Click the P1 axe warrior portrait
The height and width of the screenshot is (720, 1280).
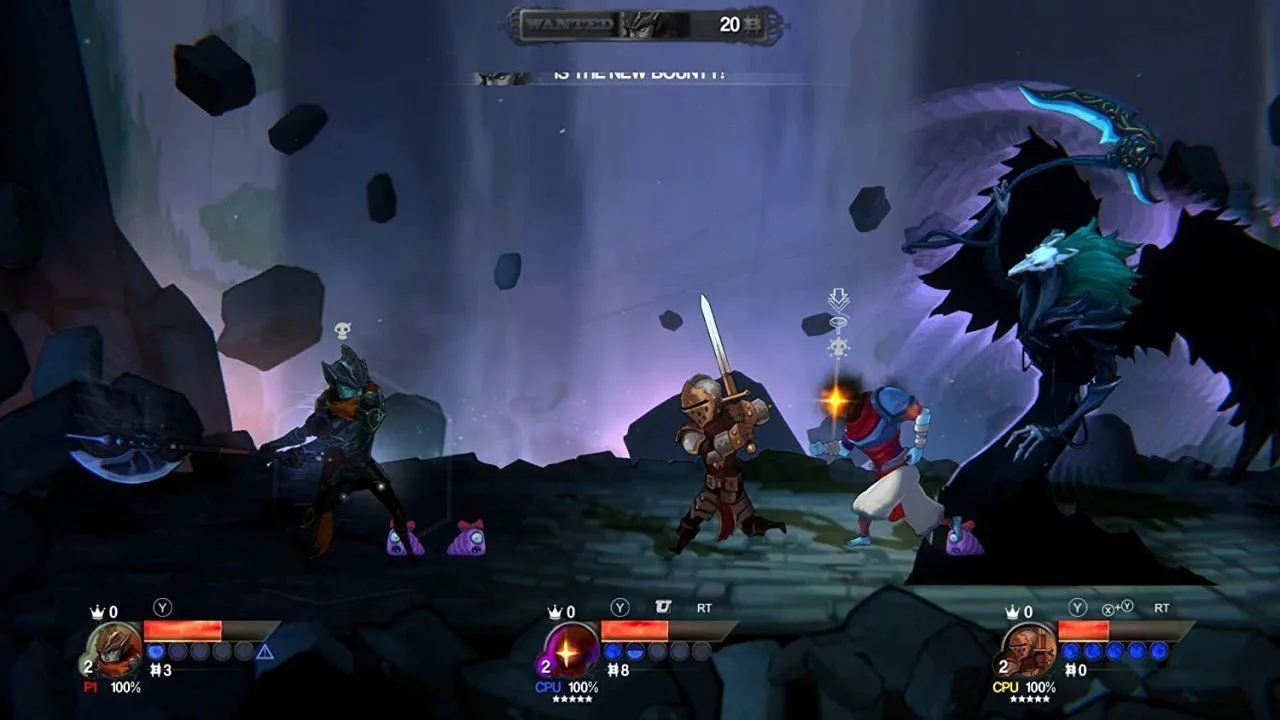click(116, 649)
